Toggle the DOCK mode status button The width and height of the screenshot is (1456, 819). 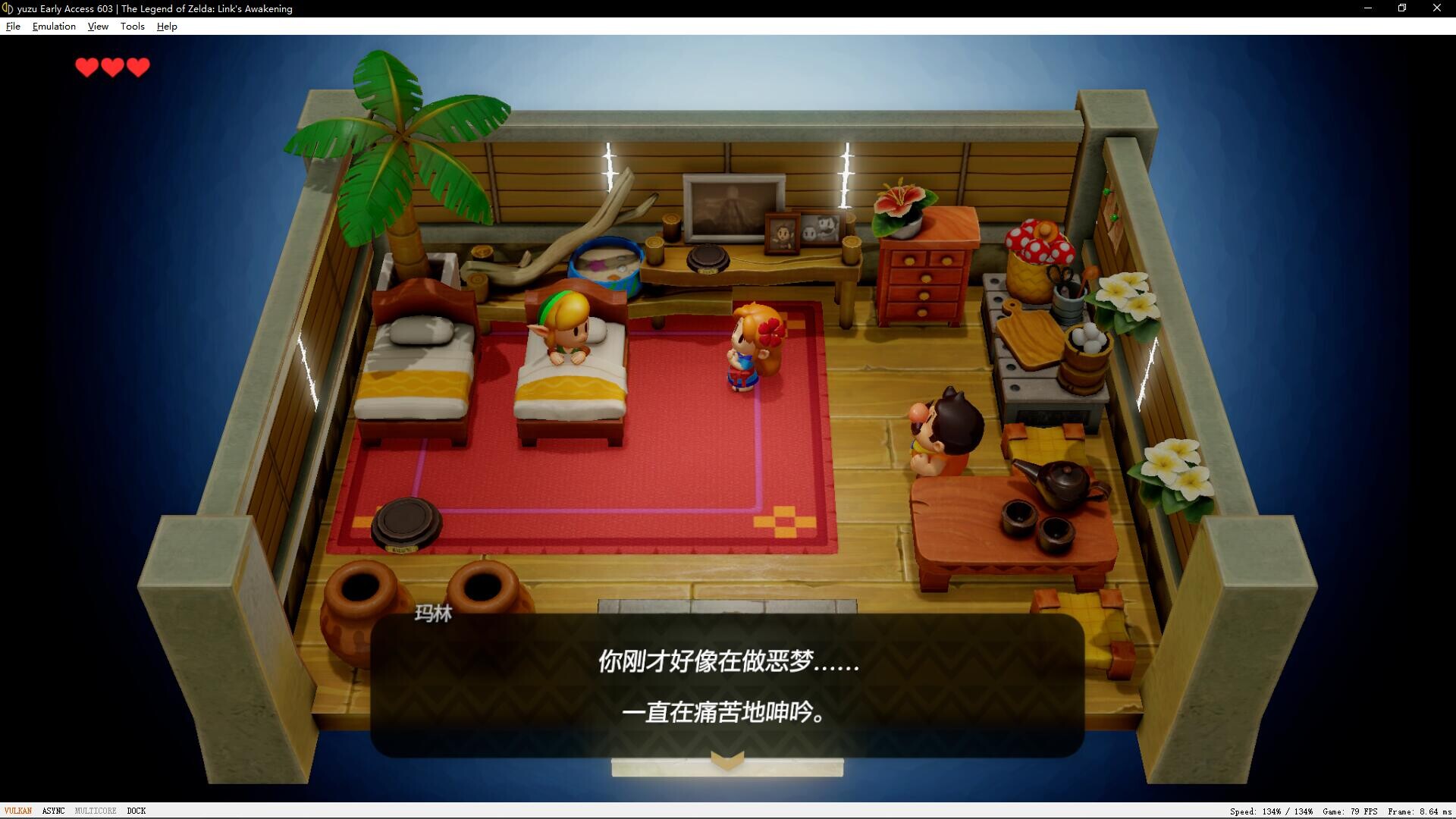pyautogui.click(x=136, y=811)
